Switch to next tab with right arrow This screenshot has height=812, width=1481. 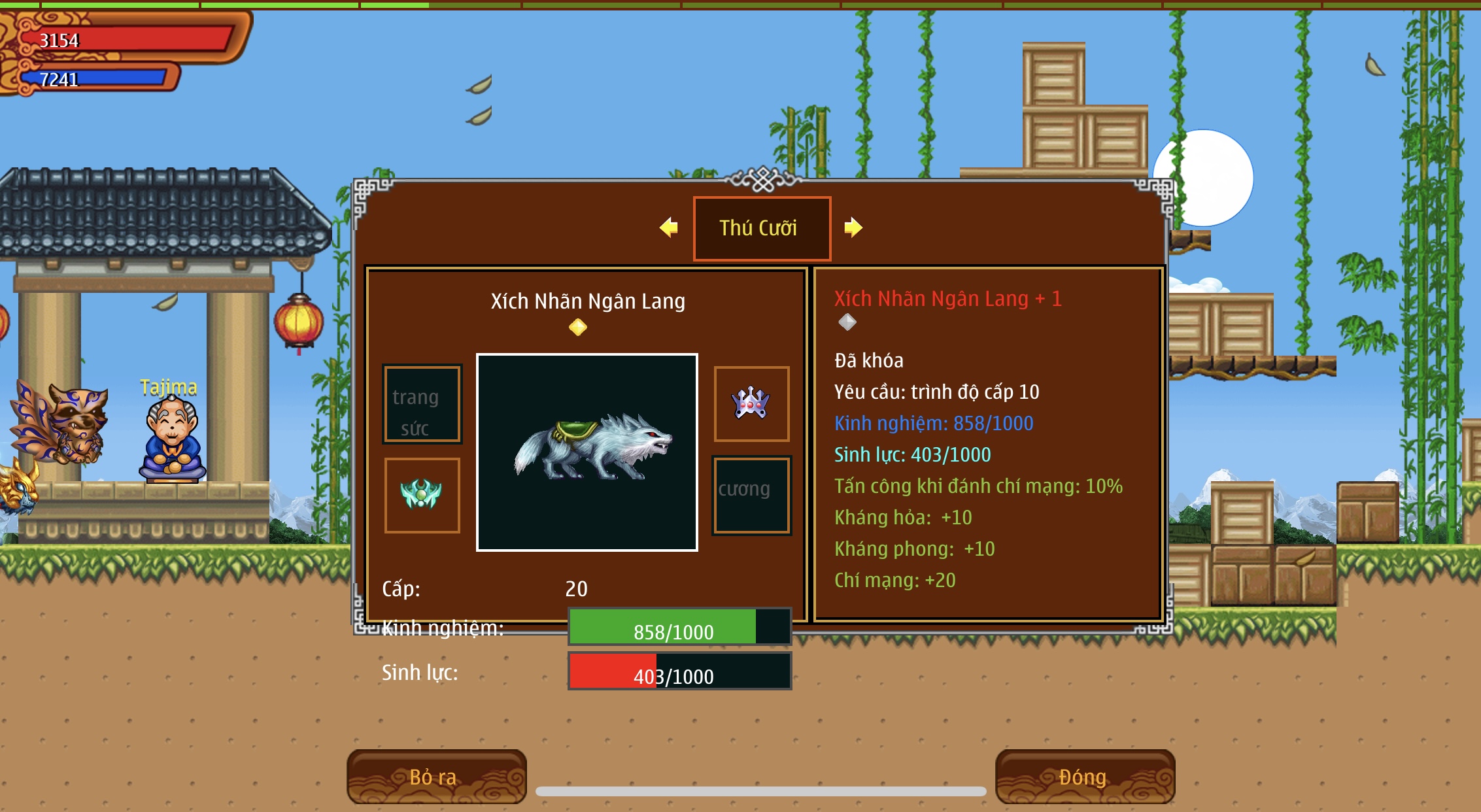[853, 228]
